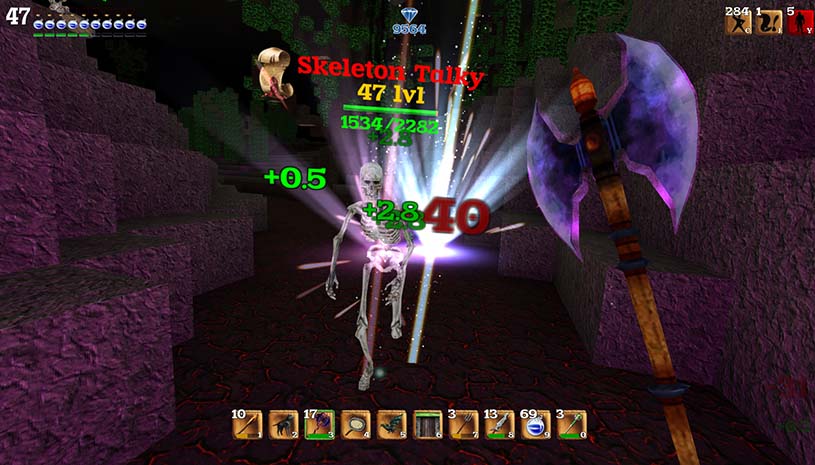Screen dimensions: 815x465
Task: Select the pitchfork in hotbar slot 7
Action: (x=464, y=425)
